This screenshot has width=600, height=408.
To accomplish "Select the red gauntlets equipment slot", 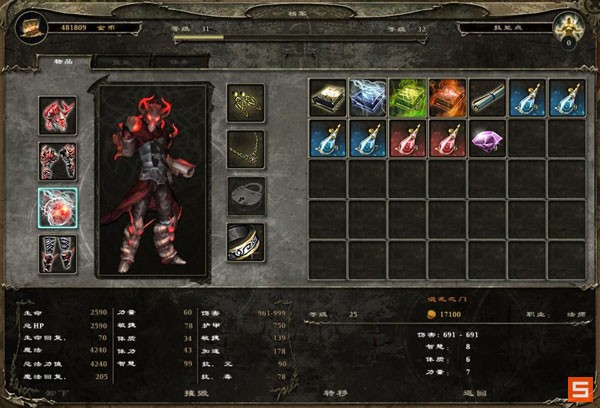I will point(57,160).
